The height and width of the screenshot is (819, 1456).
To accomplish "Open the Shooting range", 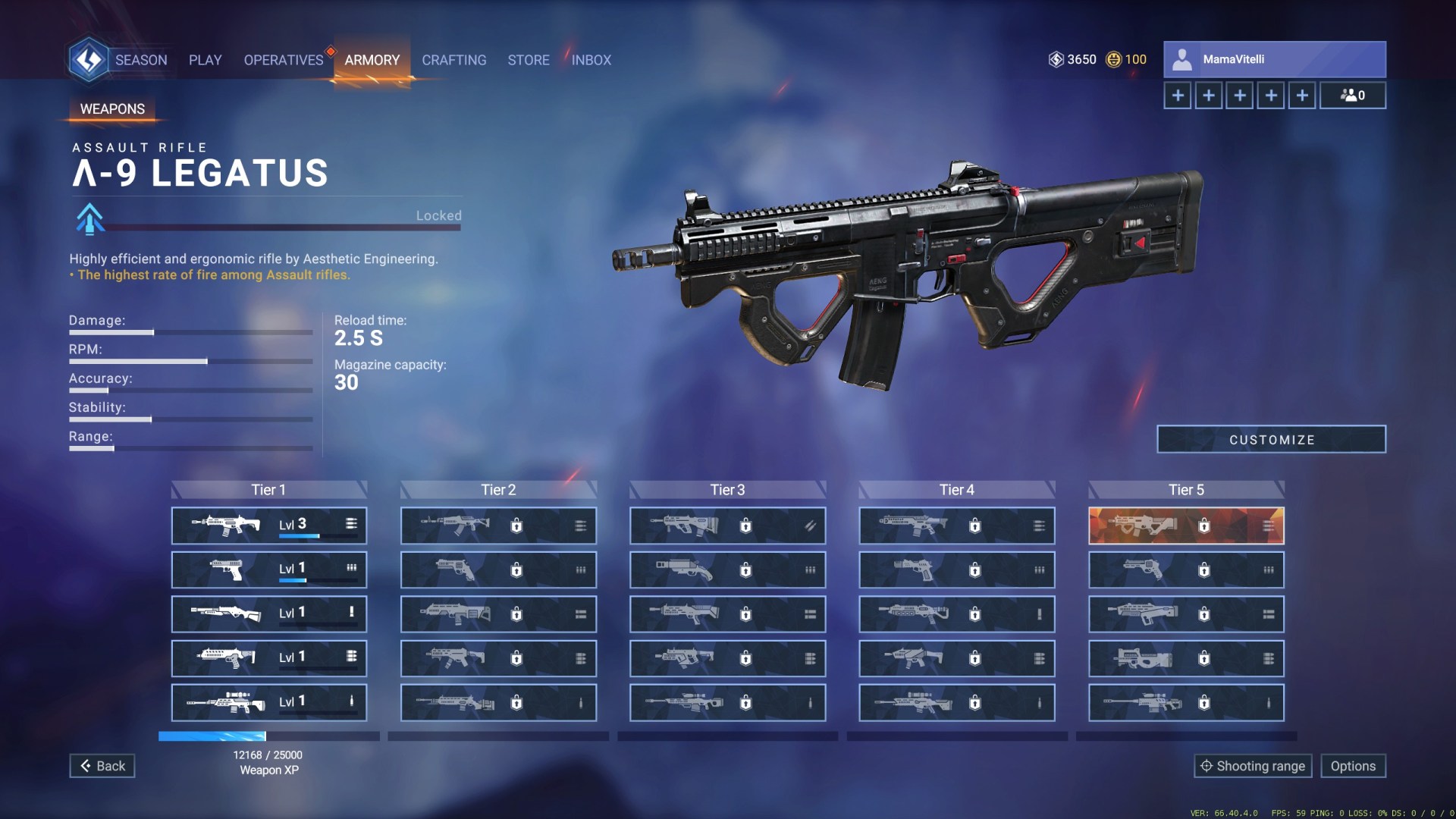I will [1253, 766].
